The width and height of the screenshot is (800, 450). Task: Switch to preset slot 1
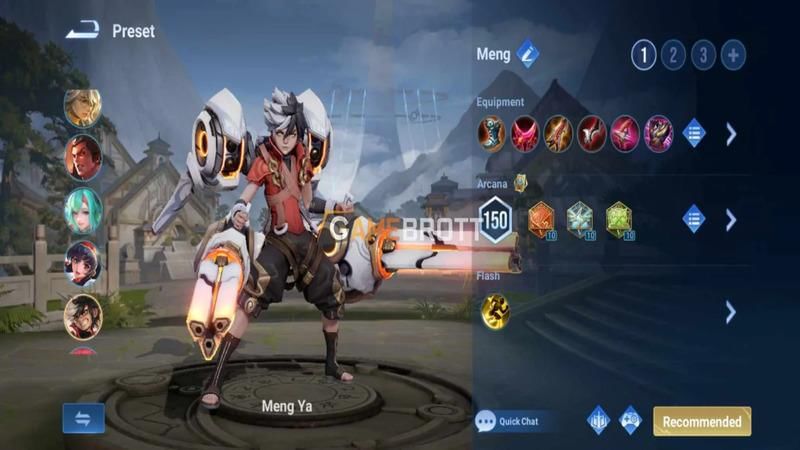click(x=643, y=55)
